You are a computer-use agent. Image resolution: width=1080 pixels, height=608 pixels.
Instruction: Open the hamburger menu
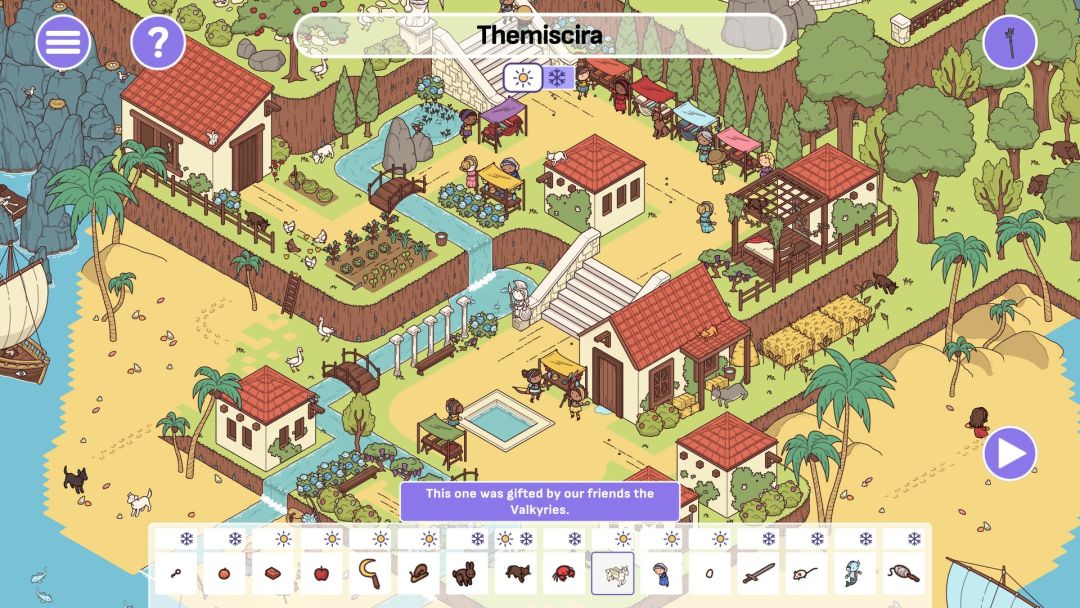pyautogui.click(x=63, y=42)
